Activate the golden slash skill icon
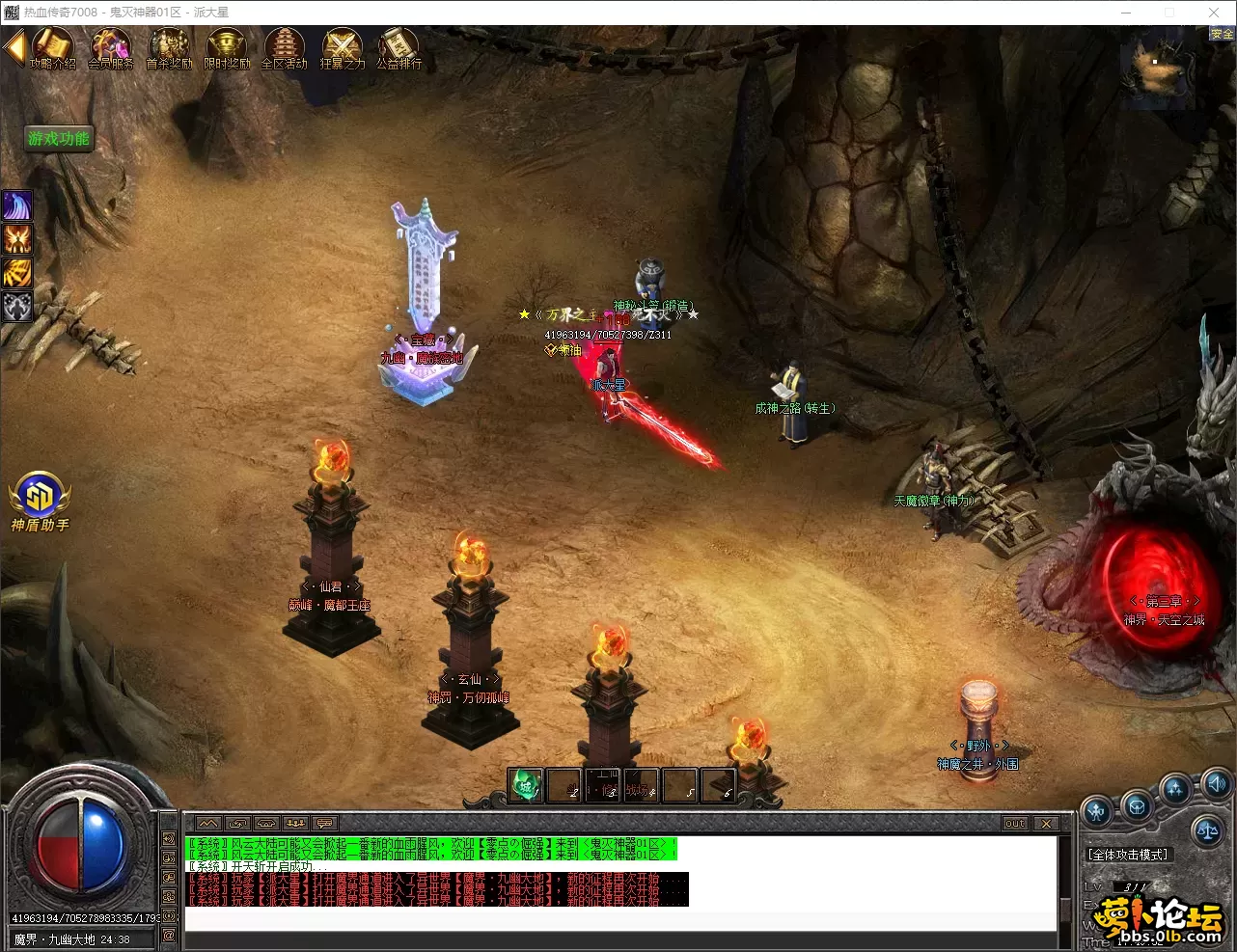1237x952 pixels. (x=17, y=273)
